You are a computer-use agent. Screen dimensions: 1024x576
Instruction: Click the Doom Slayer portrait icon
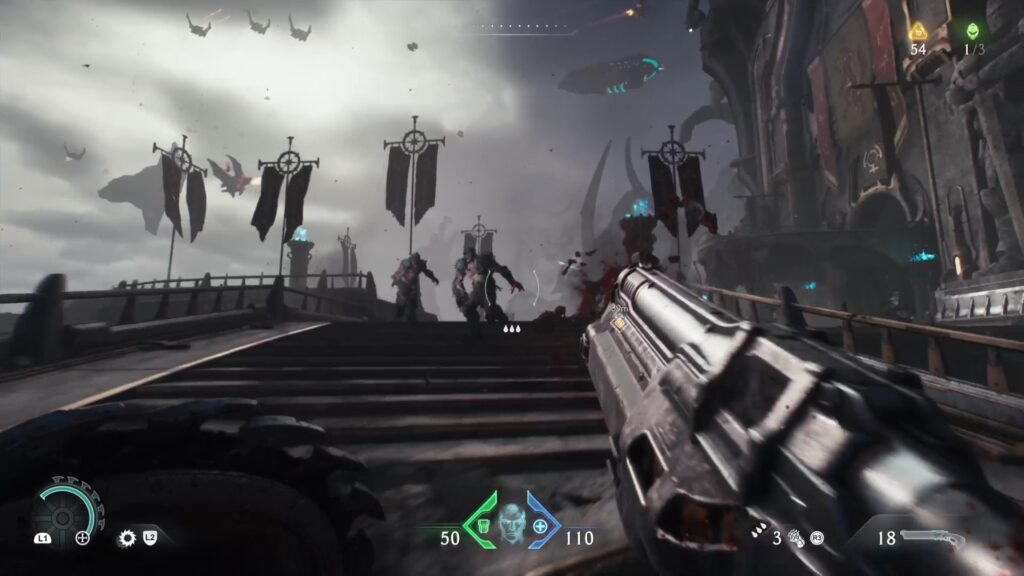[512, 523]
